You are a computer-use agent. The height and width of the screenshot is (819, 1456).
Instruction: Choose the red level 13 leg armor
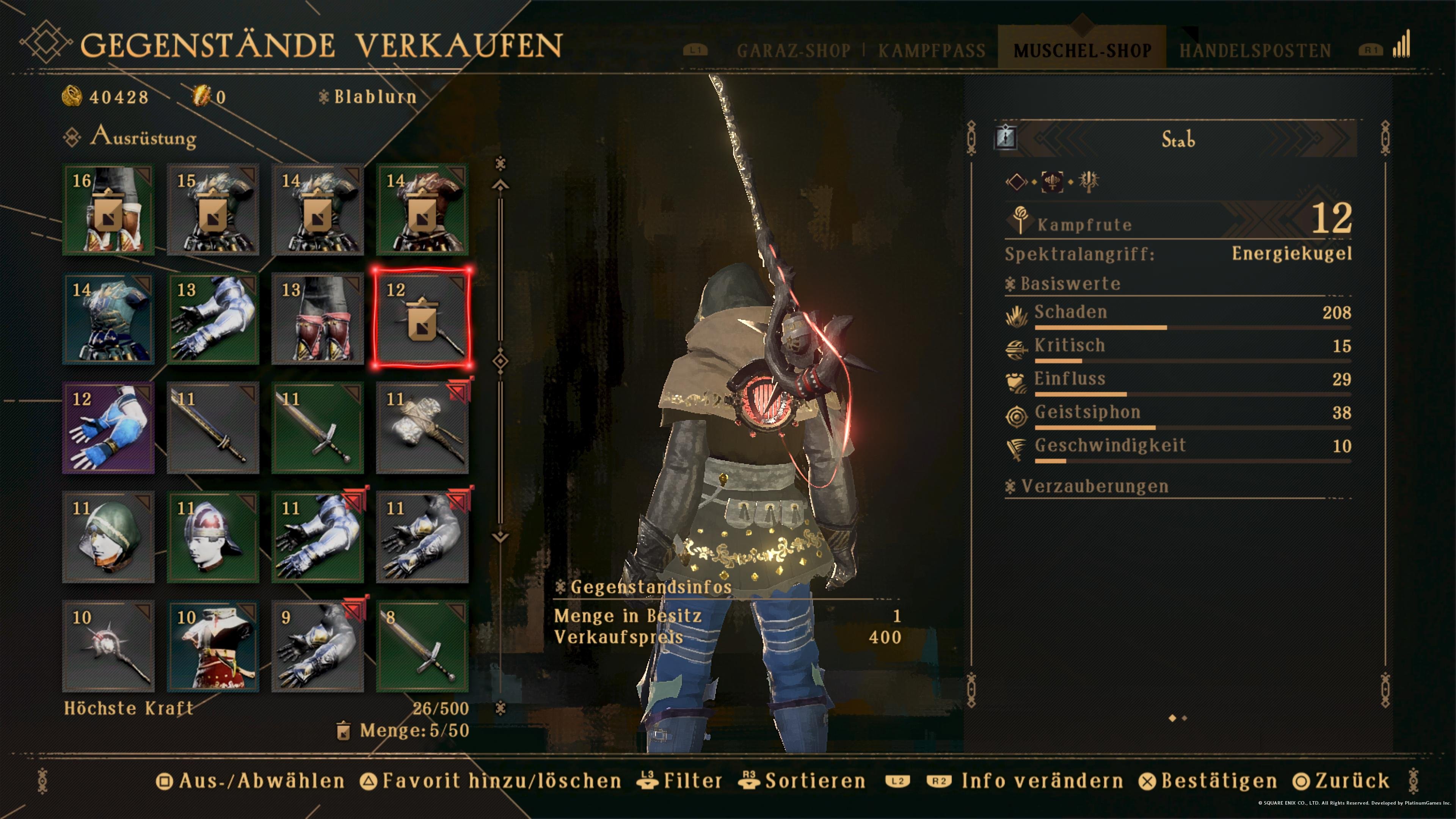click(317, 319)
